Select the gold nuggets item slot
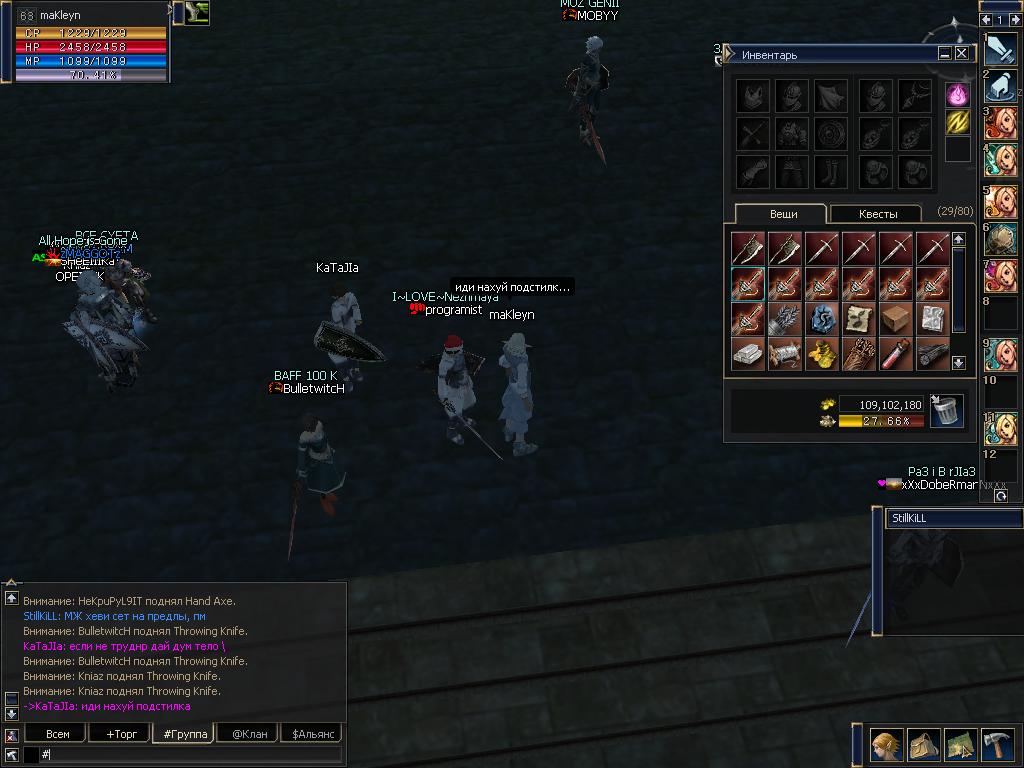Screen dimensions: 1024x768 click(822, 353)
